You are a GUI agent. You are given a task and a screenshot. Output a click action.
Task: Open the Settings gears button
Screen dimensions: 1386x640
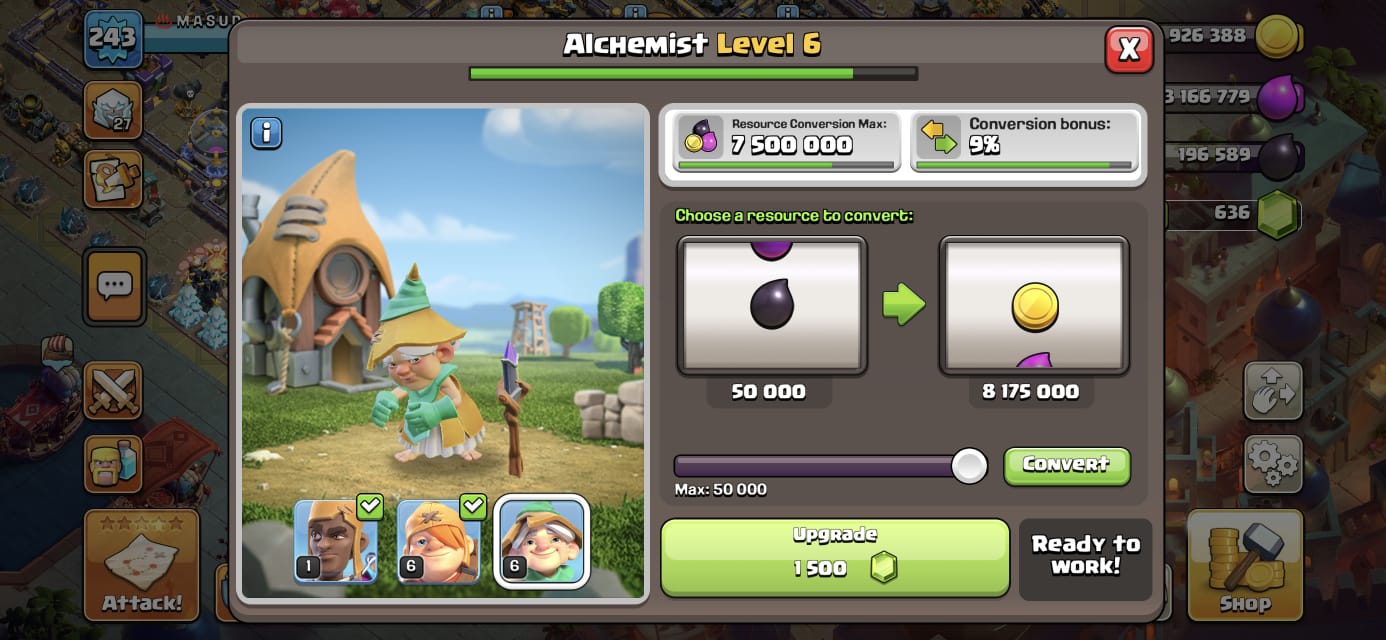(x=1273, y=463)
